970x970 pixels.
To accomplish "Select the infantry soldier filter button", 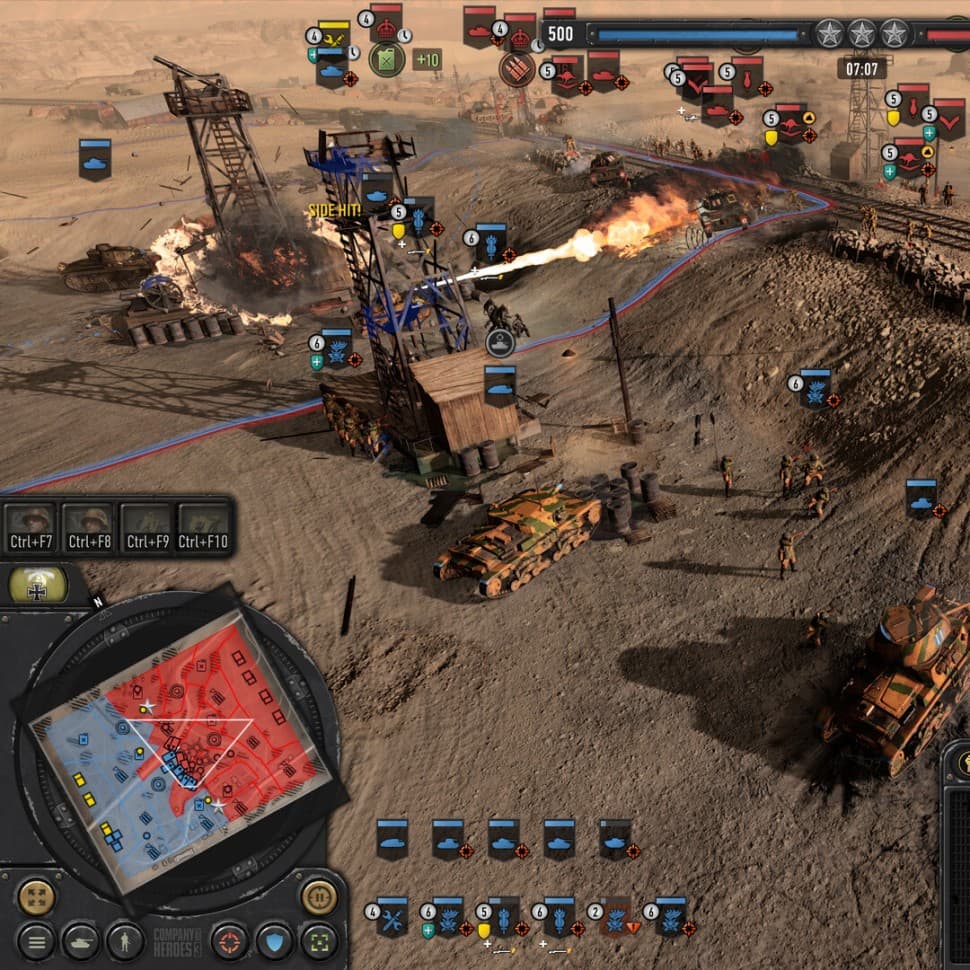I will [124, 941].
